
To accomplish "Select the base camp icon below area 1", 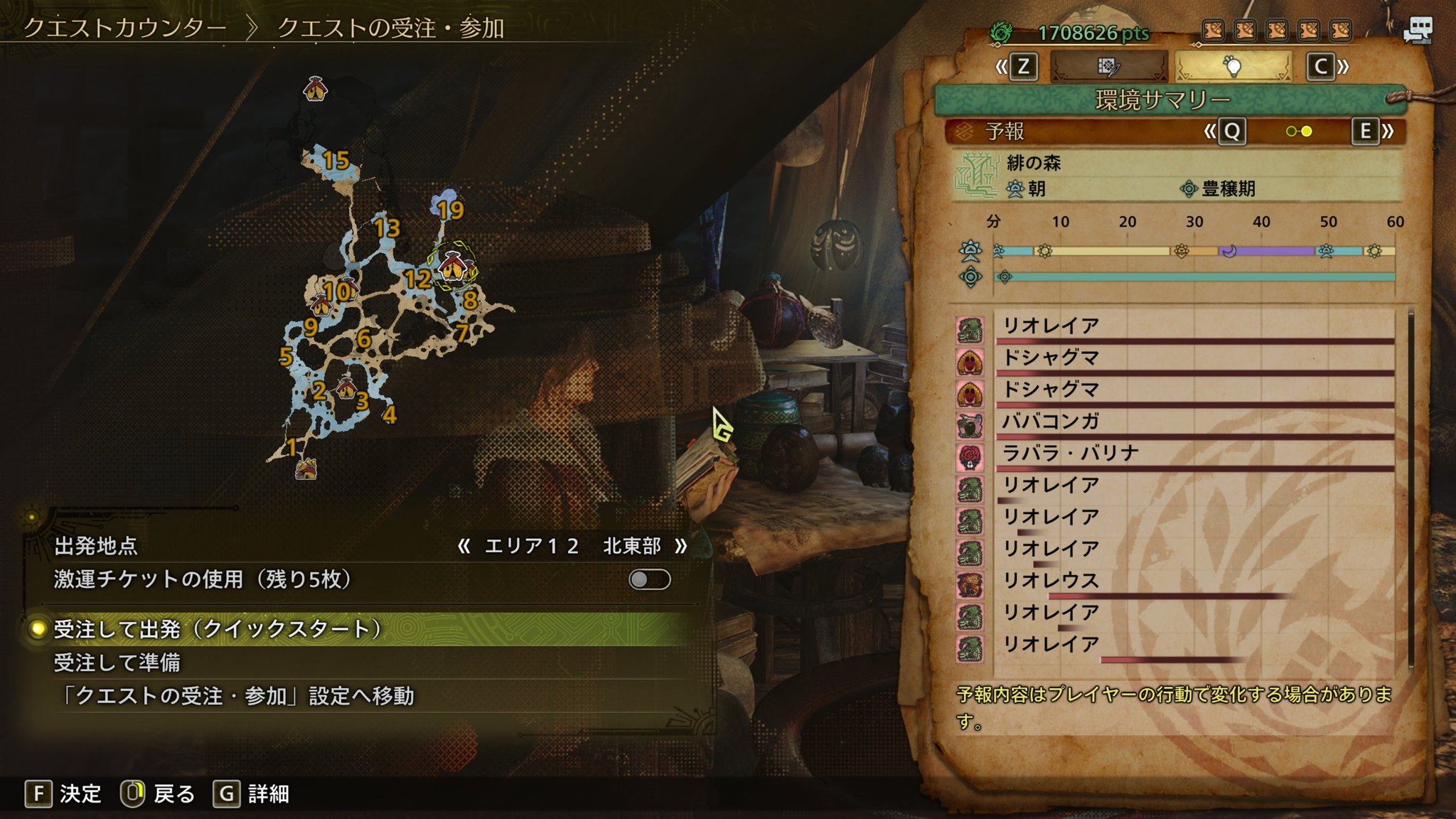I will pyautogui.click(x=306, y=469).
